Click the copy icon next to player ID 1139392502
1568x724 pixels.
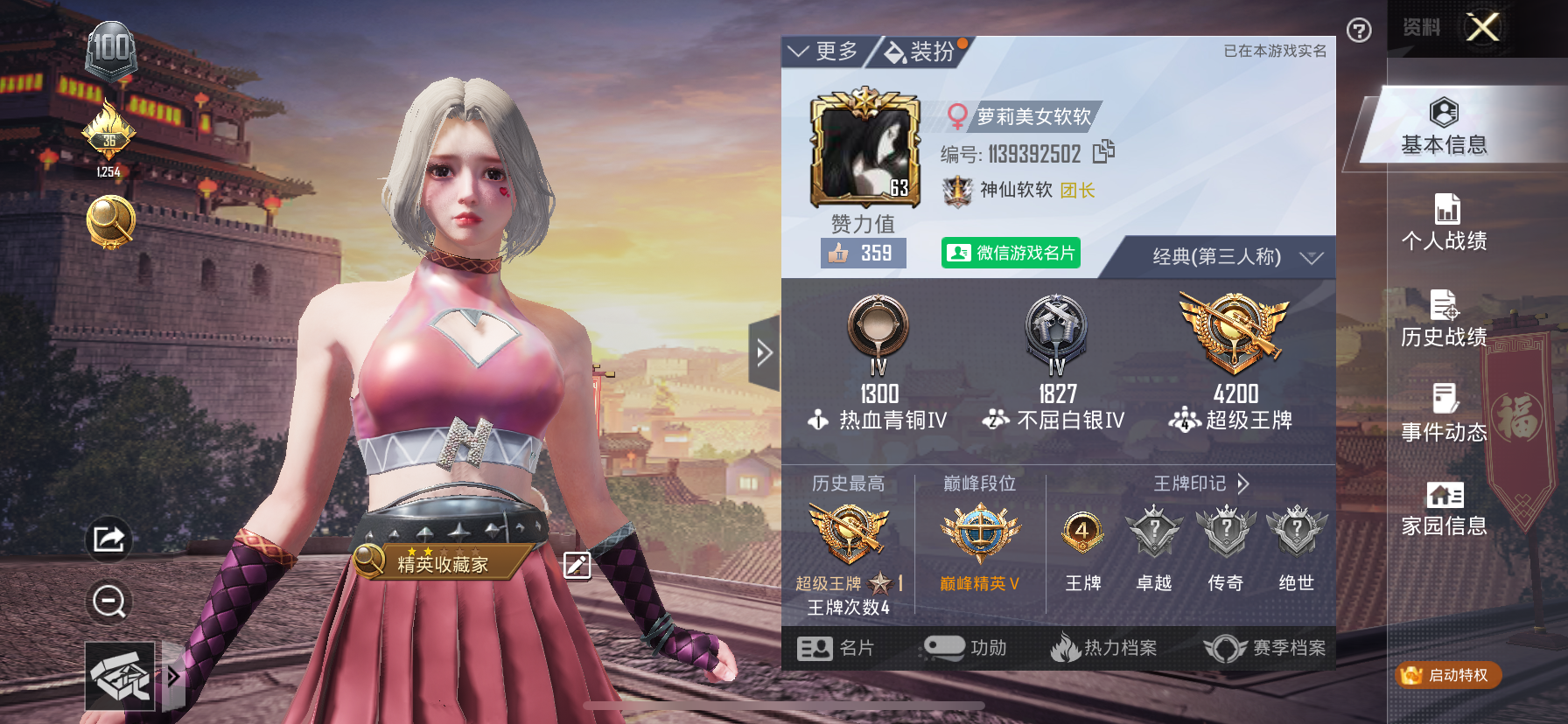click(x=1103, y=152)
